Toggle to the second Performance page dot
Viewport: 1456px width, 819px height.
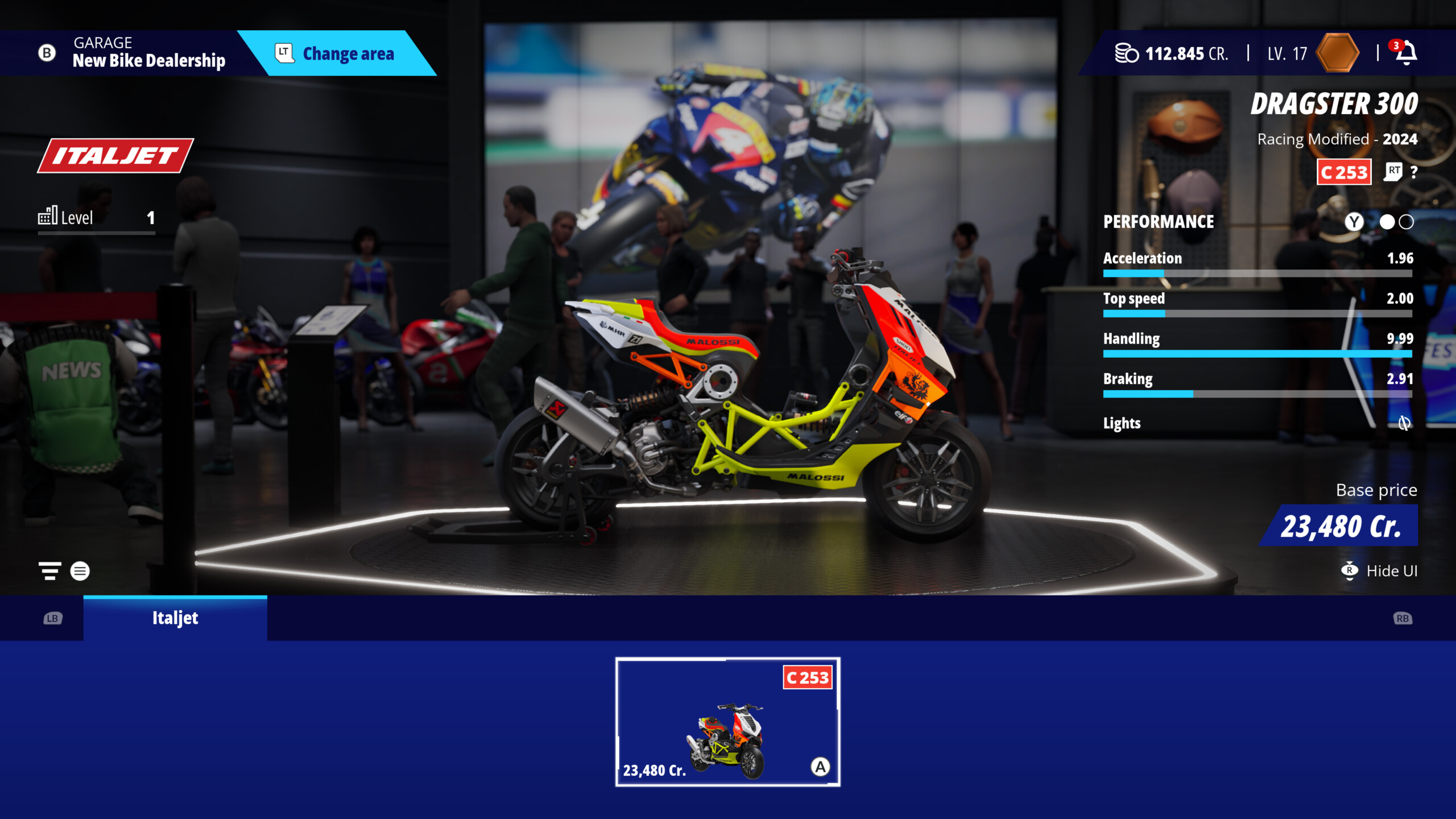pyautogui.click(x=1405, y=223)
